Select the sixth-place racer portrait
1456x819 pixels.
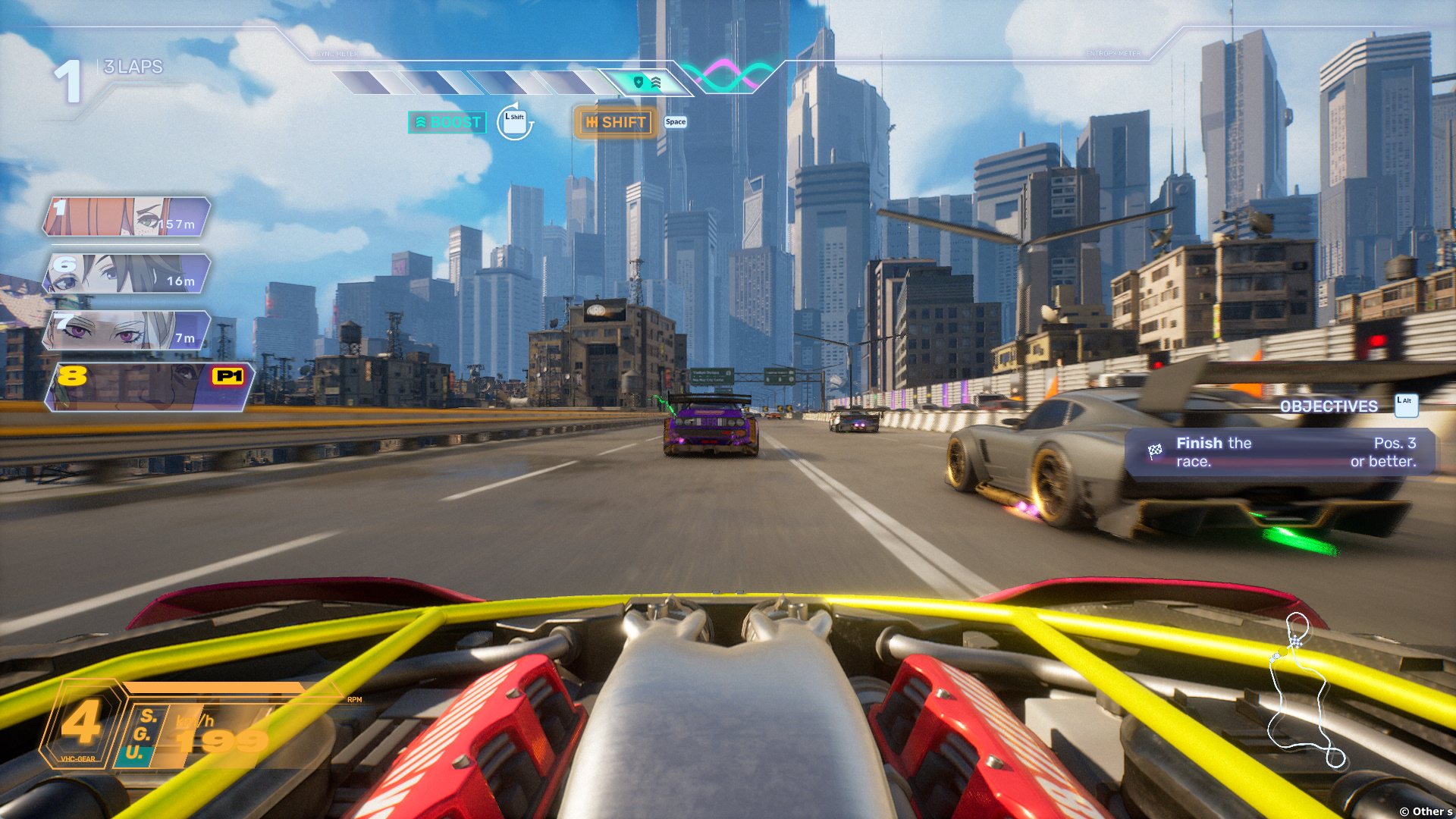(126, 274)
